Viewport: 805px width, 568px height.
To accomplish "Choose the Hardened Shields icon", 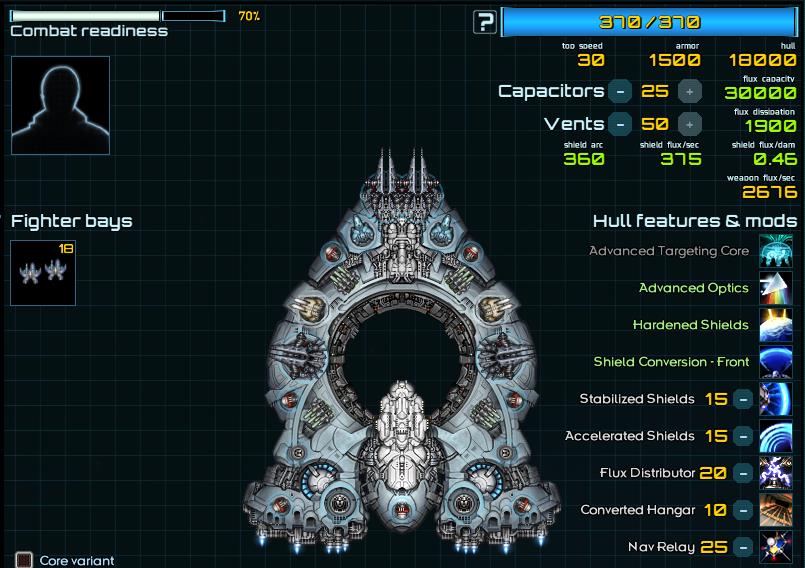I will pos(777,325).
